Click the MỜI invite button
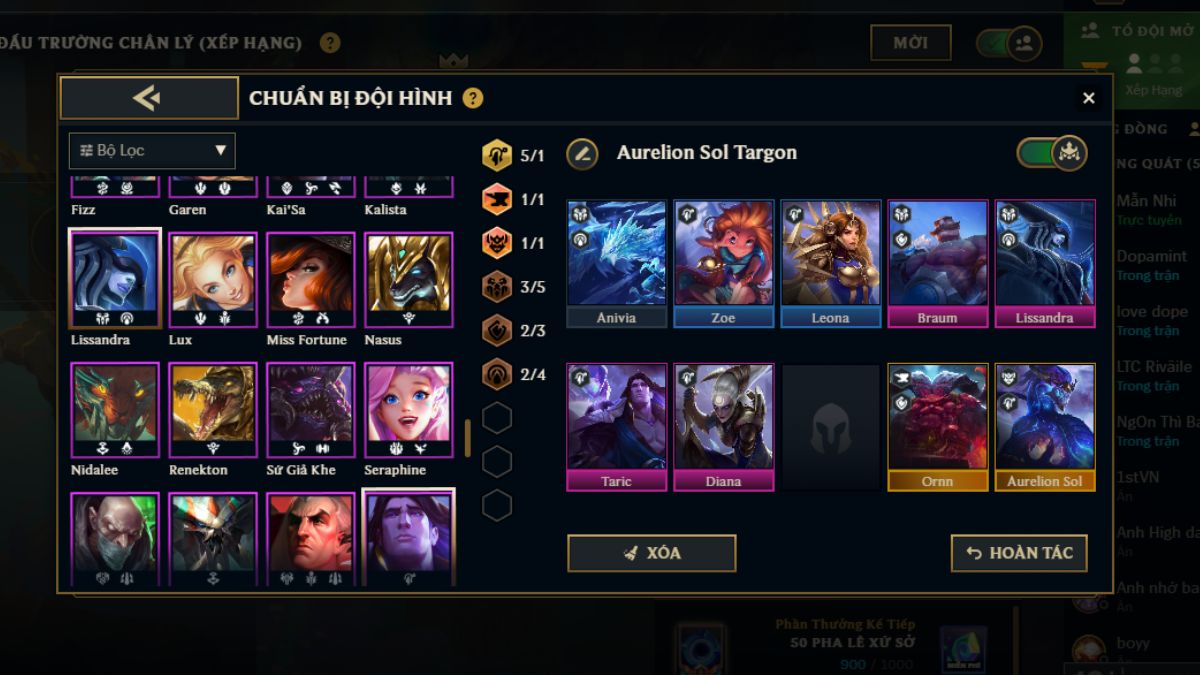This screenshot has width=1200, height=675. pos(910,43)
